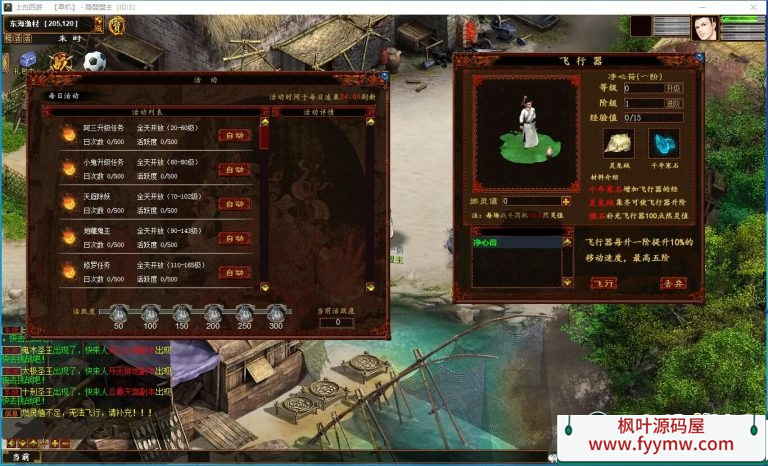
Task: Auto-run the 地藏鬼王 activity
Action: 235,238
